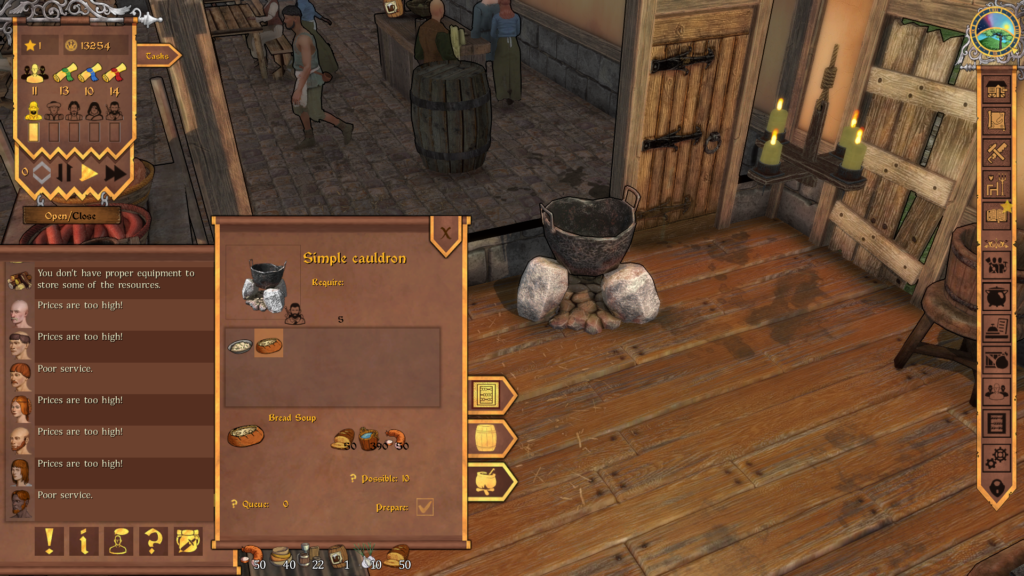Select the customer speech bubble filter button

click(118, 541)
